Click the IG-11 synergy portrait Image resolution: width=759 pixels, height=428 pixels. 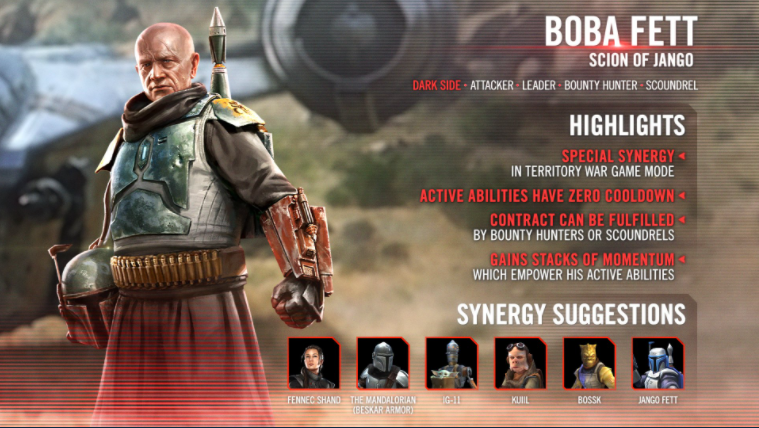tap(451, 363)
